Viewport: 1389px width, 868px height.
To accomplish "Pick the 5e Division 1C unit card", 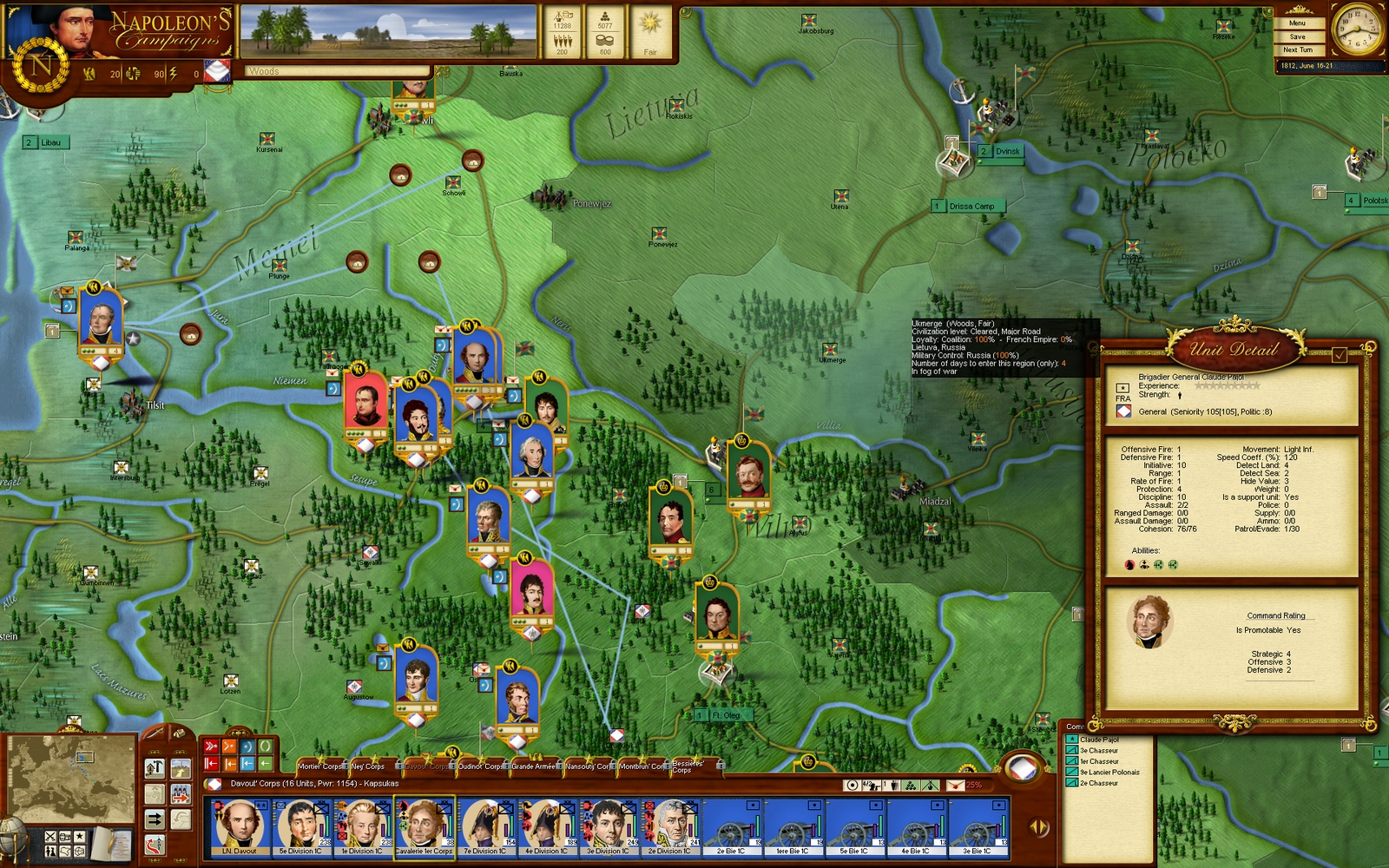I will pyautogui.click(x=300, y=828).
